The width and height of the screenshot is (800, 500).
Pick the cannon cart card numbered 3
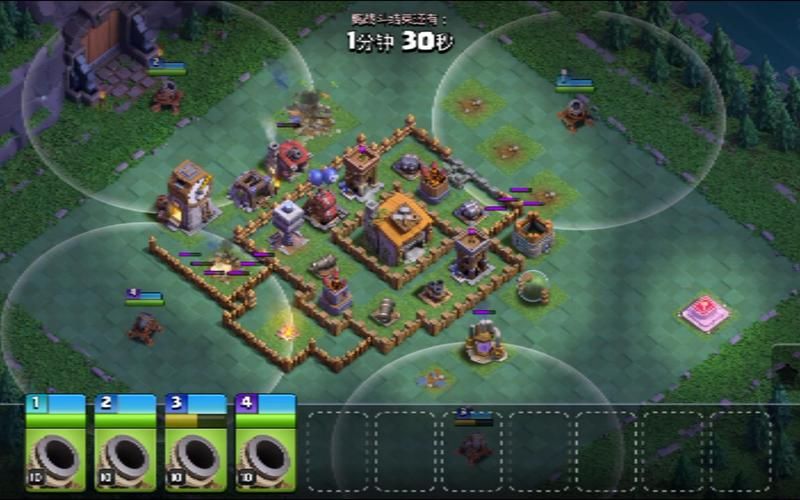coord(195,445)
